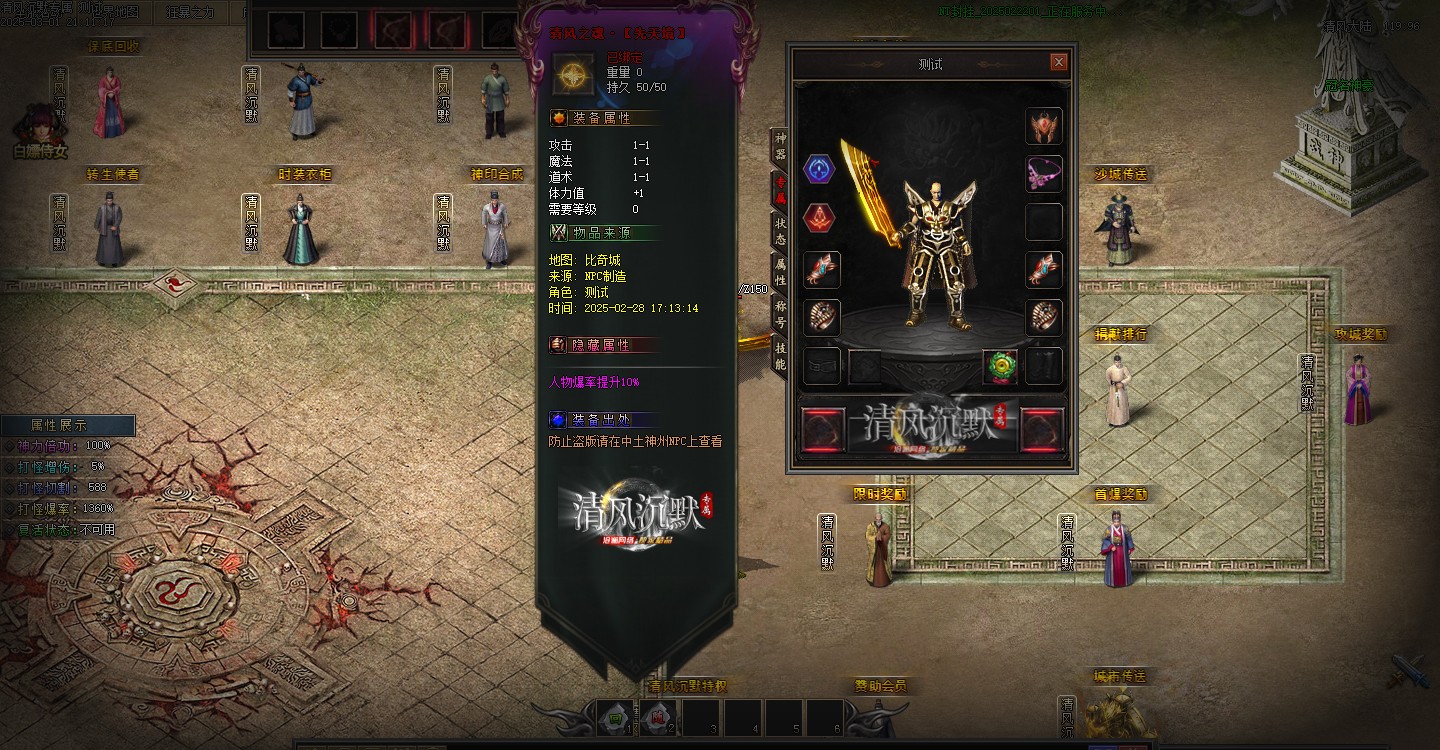Select the blue hexagon emblem slot
The image size is (1440, 750).
point(820,169)
